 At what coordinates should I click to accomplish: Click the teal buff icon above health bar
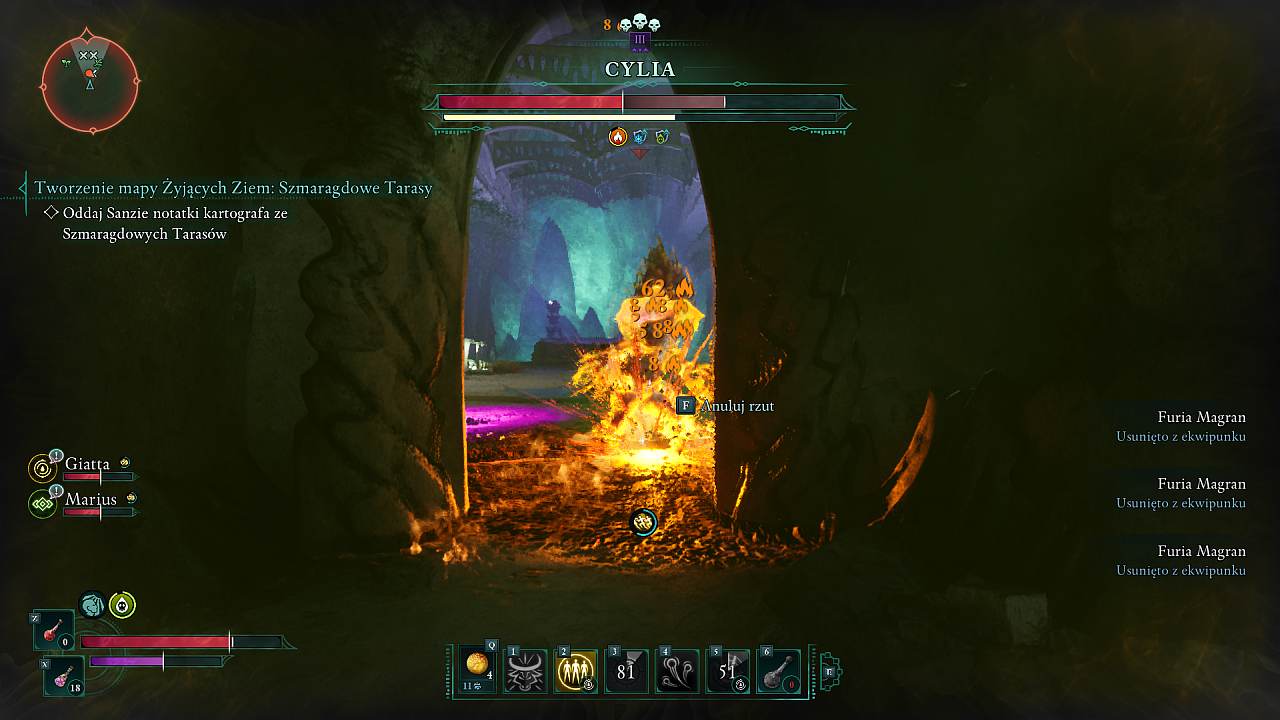coord(92,604)
